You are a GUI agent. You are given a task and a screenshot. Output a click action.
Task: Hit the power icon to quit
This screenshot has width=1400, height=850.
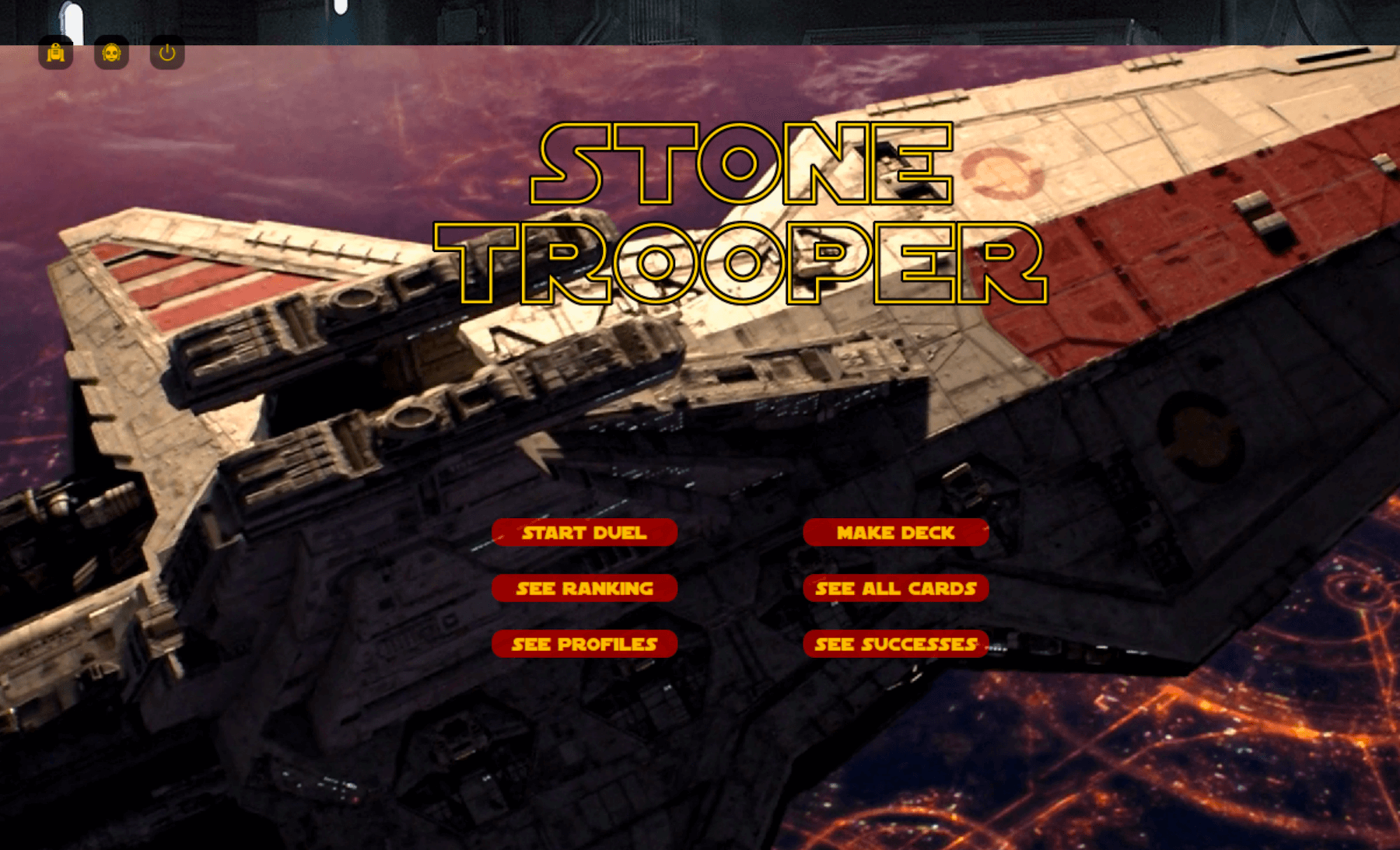(167, 53)
